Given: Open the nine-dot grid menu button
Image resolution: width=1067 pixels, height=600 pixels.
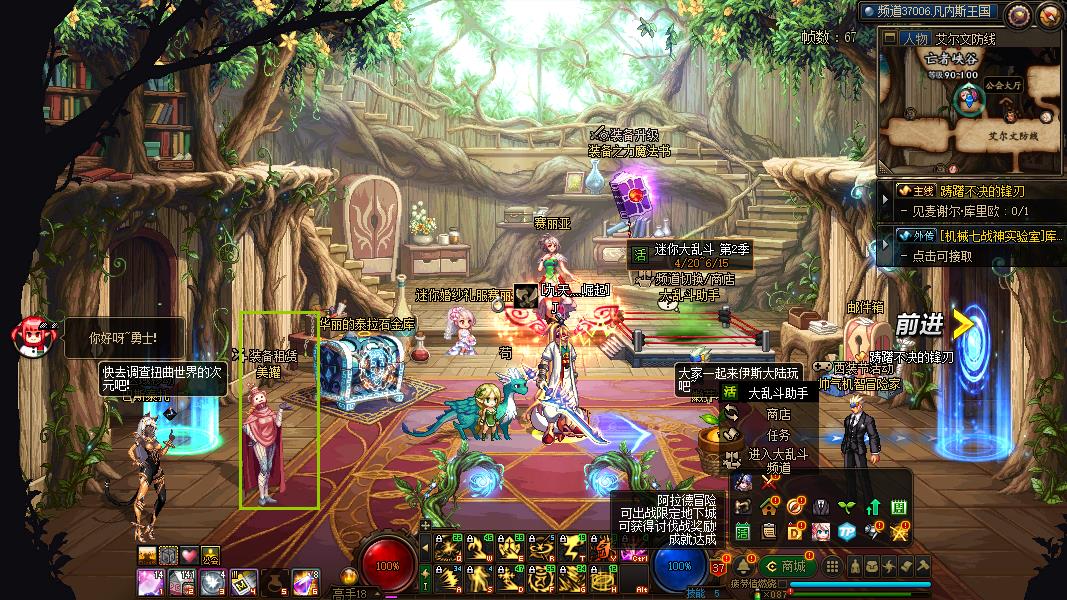Looking at the screenshot, I should pos(832,566).
